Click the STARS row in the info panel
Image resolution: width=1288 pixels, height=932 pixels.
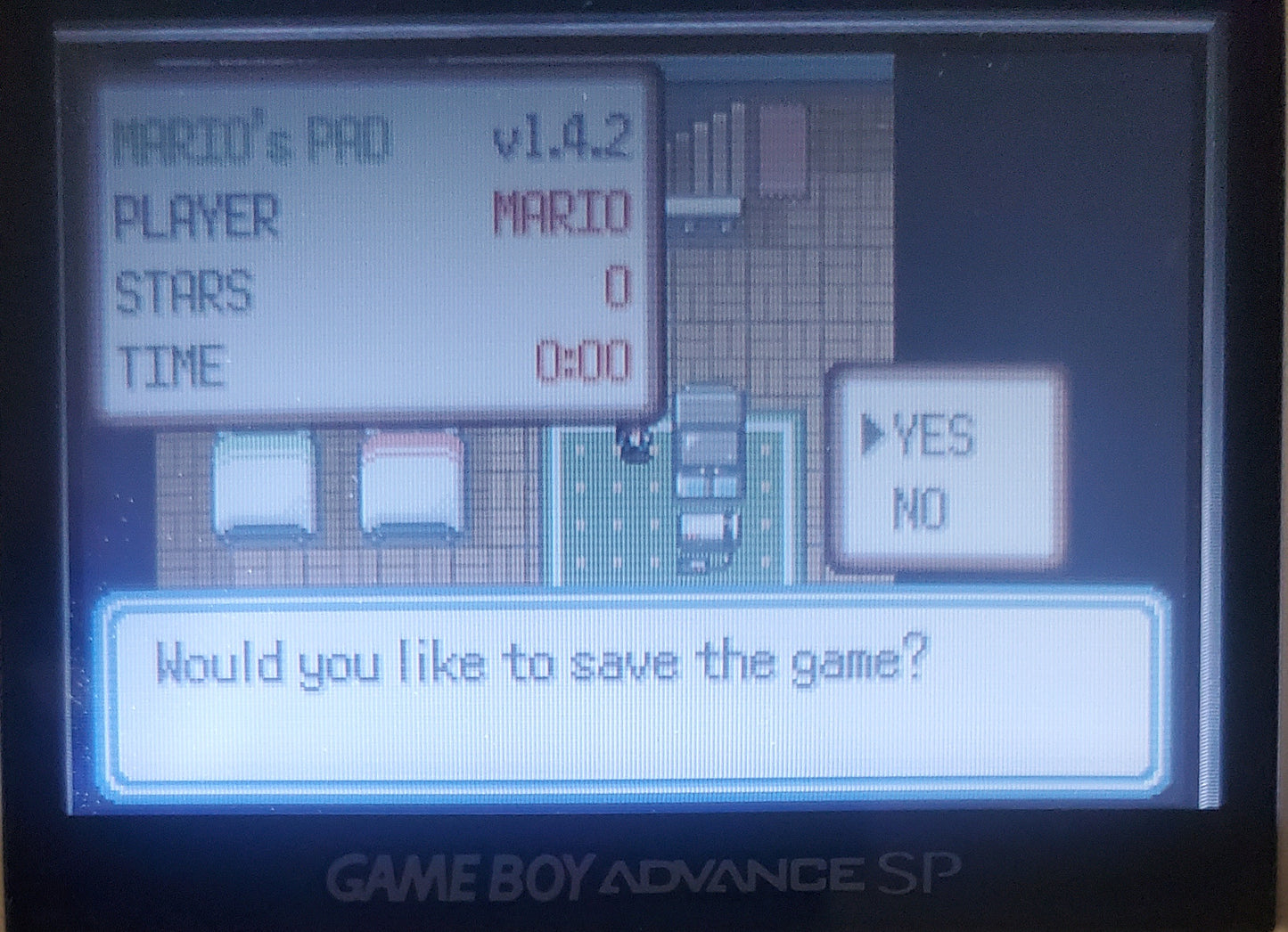pos(374,285)
